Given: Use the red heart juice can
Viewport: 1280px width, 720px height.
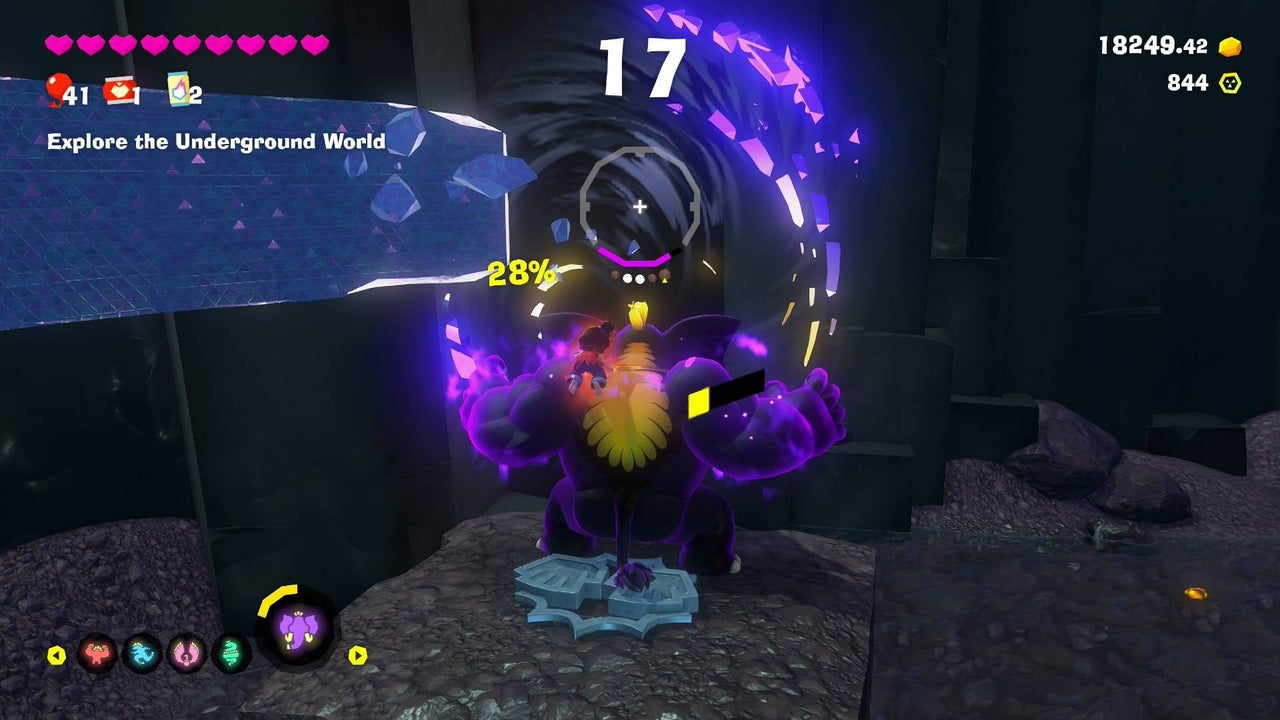Looking at the screenshot, I should tap(120, 91).
